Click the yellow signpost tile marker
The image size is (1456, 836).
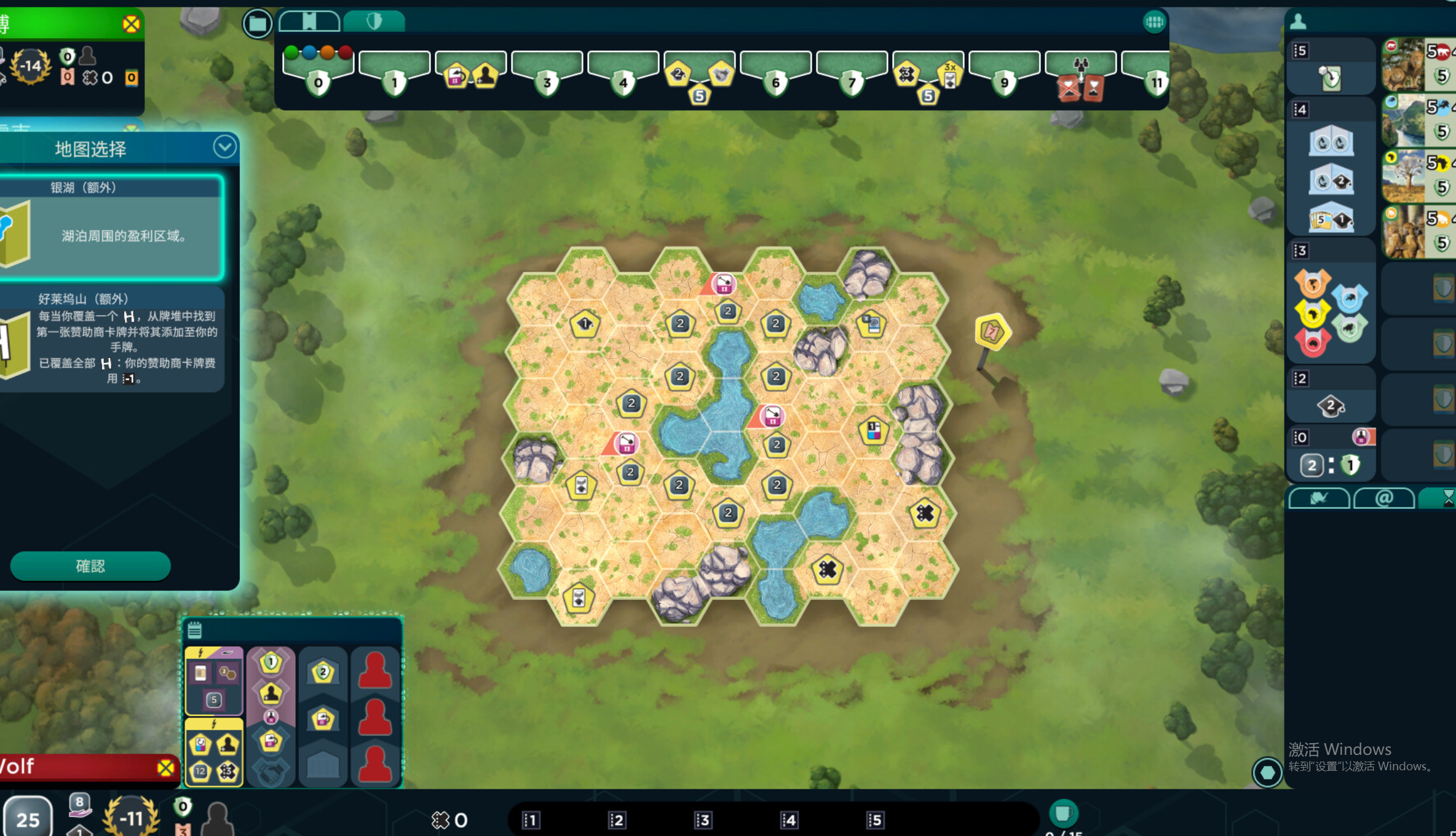click(x=992, y=332)
